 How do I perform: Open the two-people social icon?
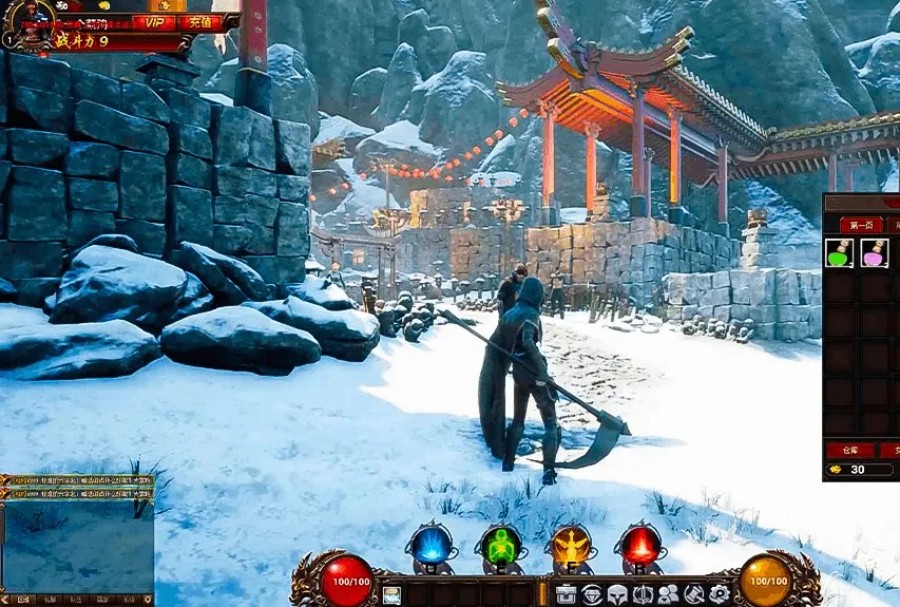click(x=668, y=595)
